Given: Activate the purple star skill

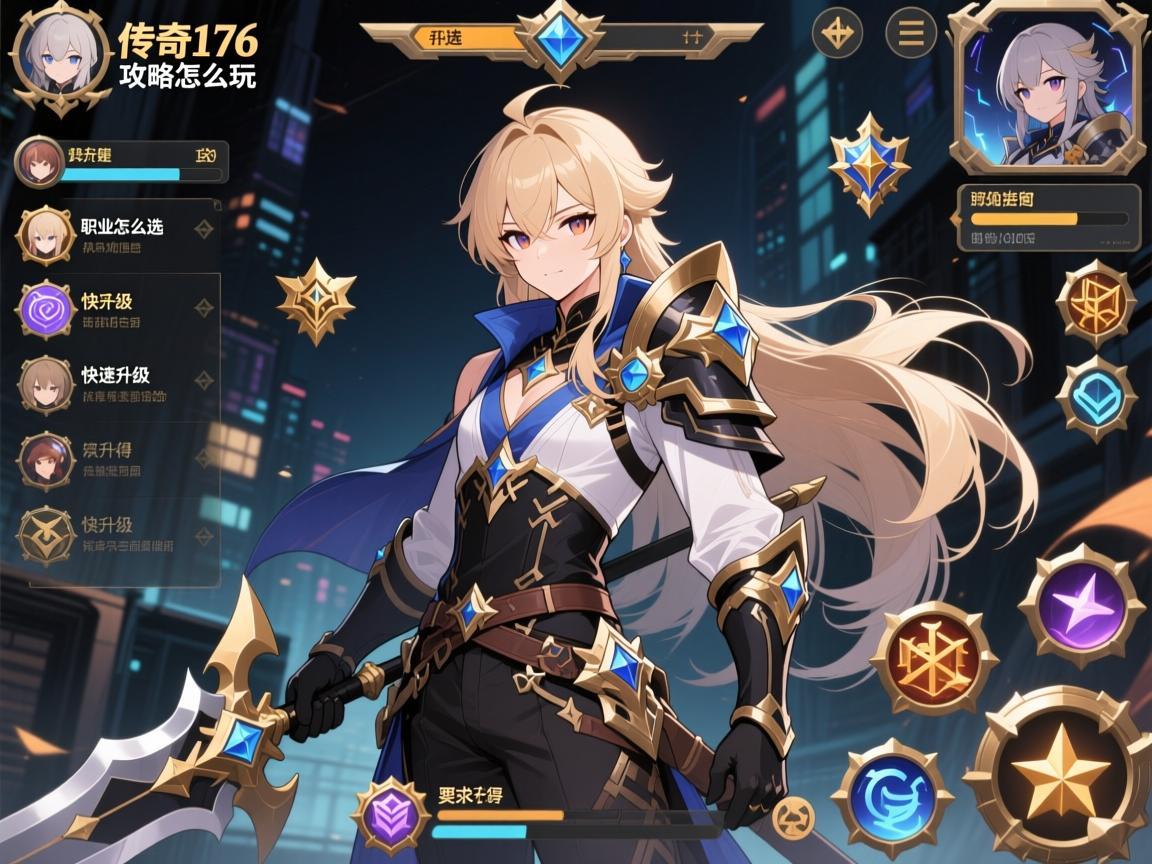Looking at the screenshot, I should point(1081,606).
